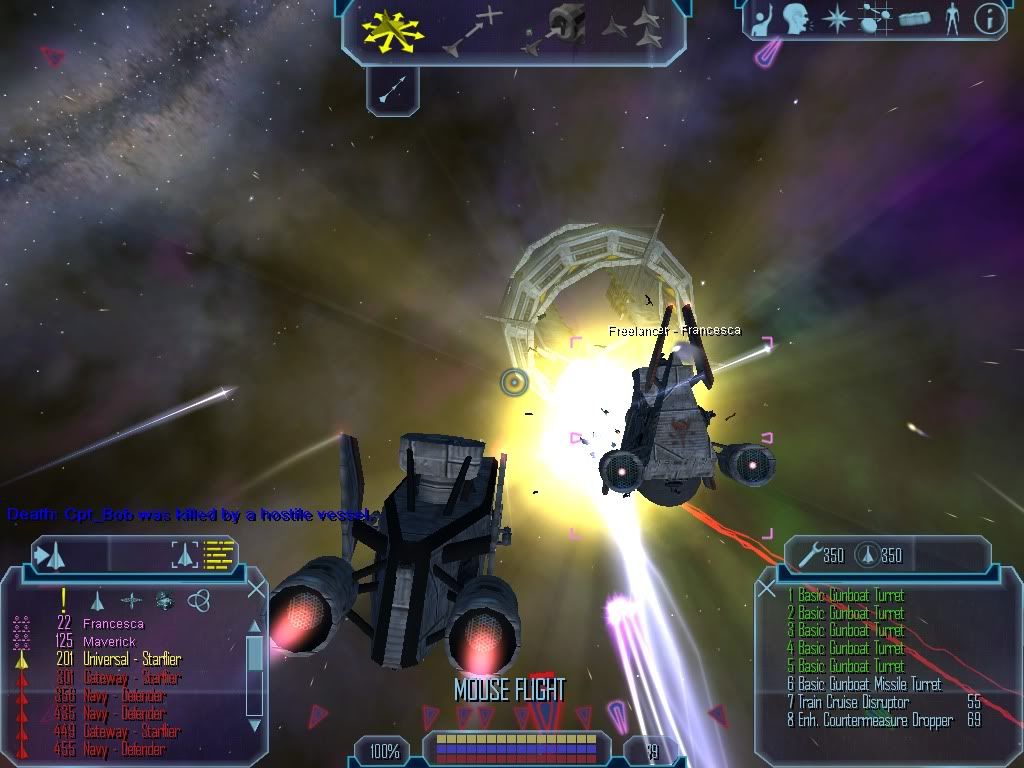Open the talking head chat icon
This screenshot has width=1024, height=768.
[796, 19]
